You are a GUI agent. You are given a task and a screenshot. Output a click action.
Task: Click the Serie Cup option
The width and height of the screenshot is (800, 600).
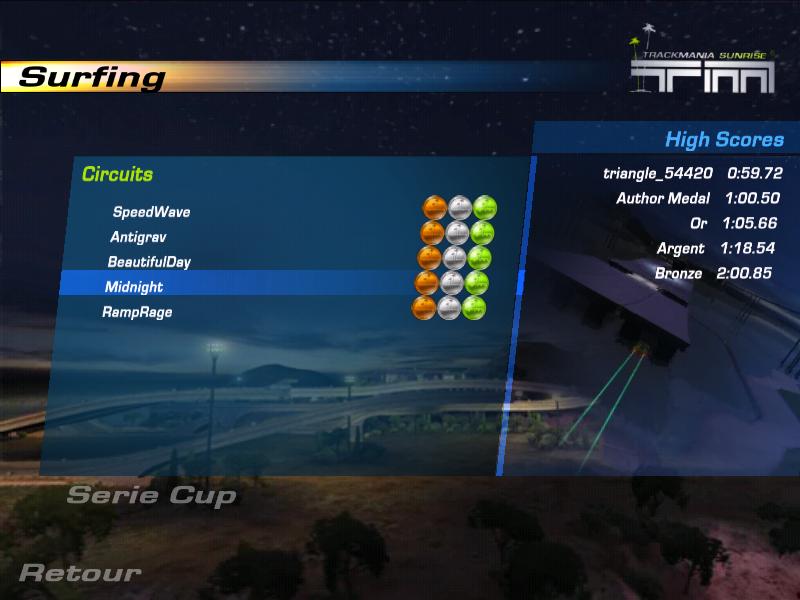151,495
